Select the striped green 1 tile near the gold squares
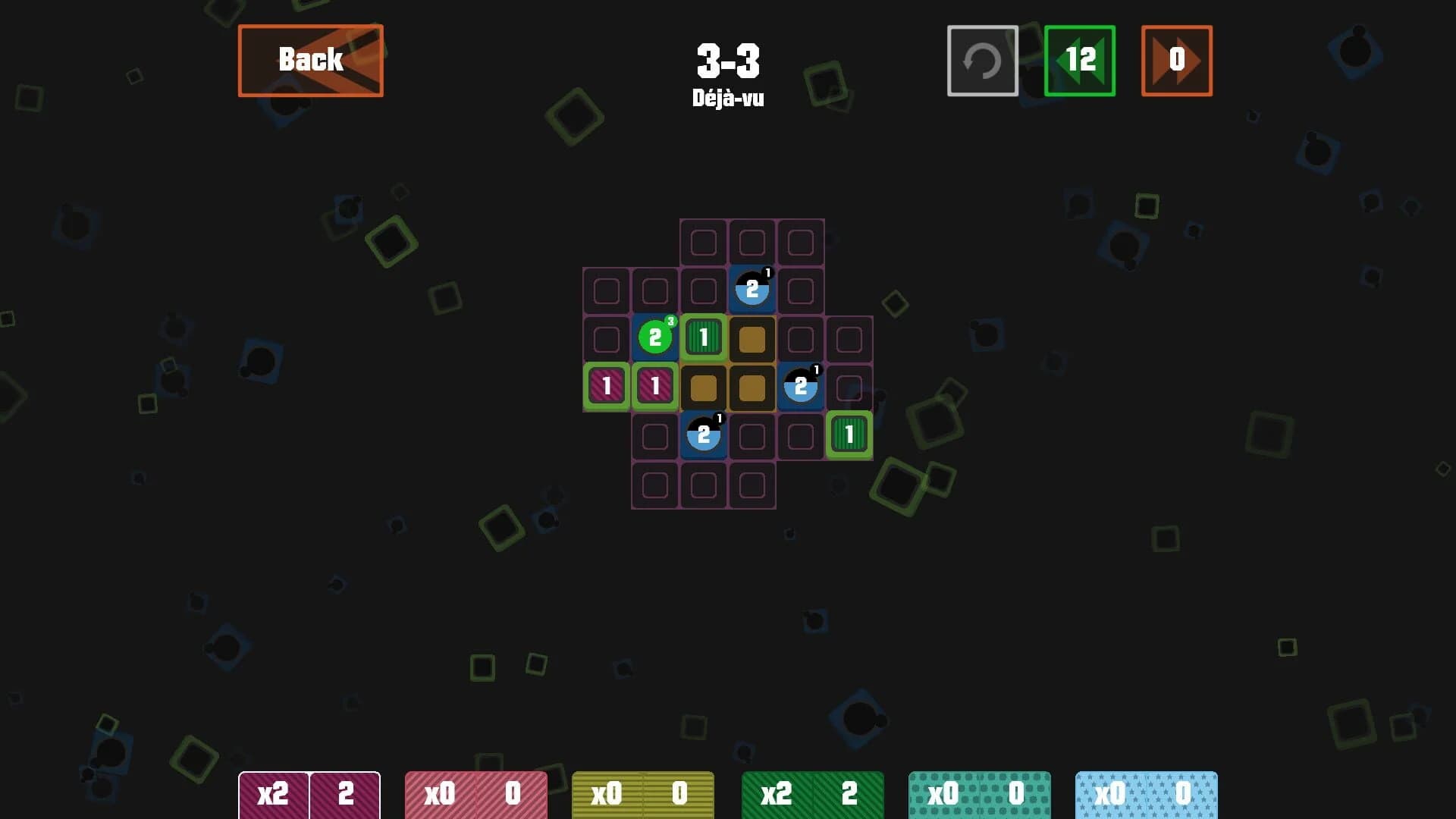 (x=704, y=338)
